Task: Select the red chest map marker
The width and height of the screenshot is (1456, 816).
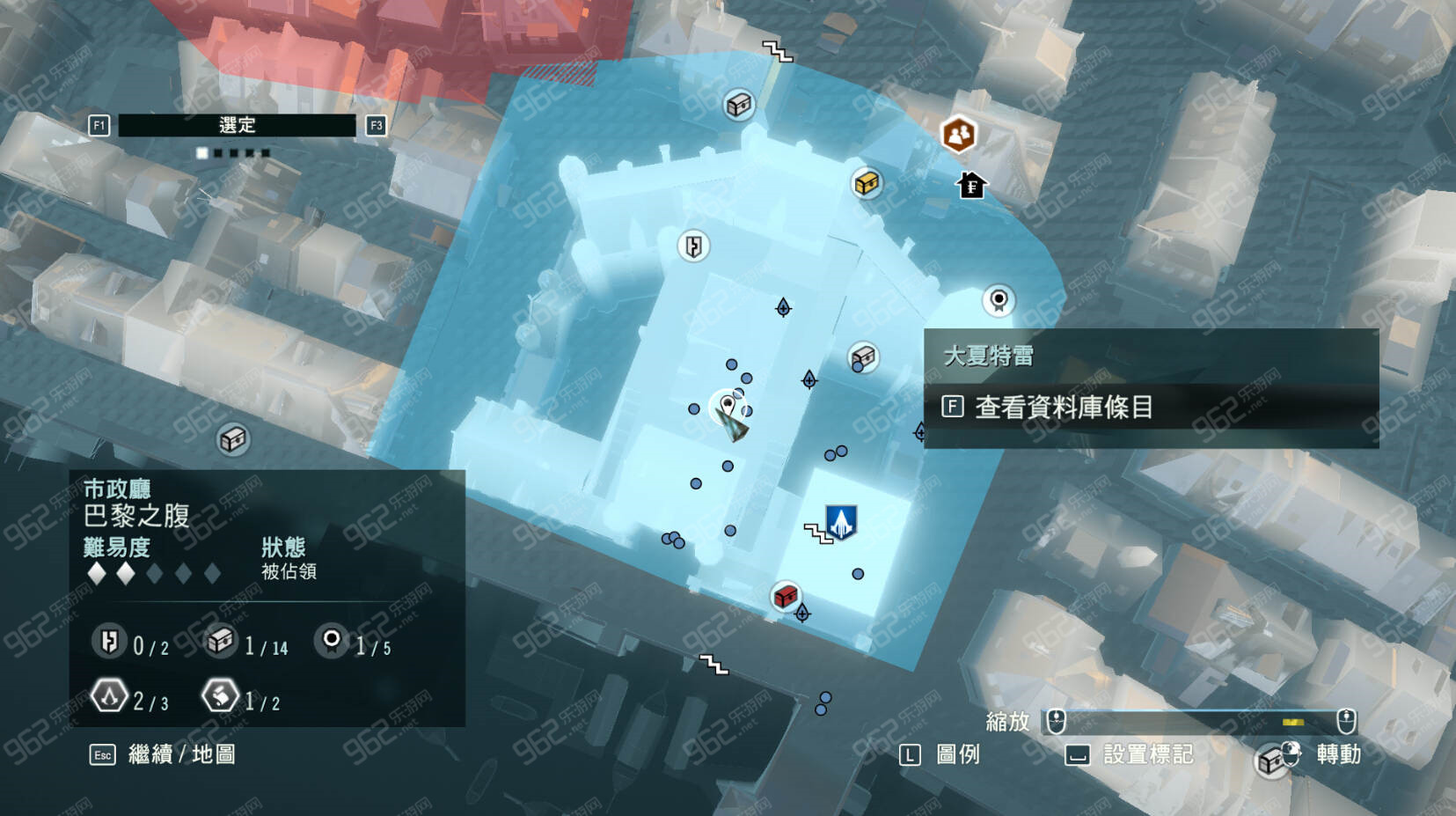Action: point(785,596)
